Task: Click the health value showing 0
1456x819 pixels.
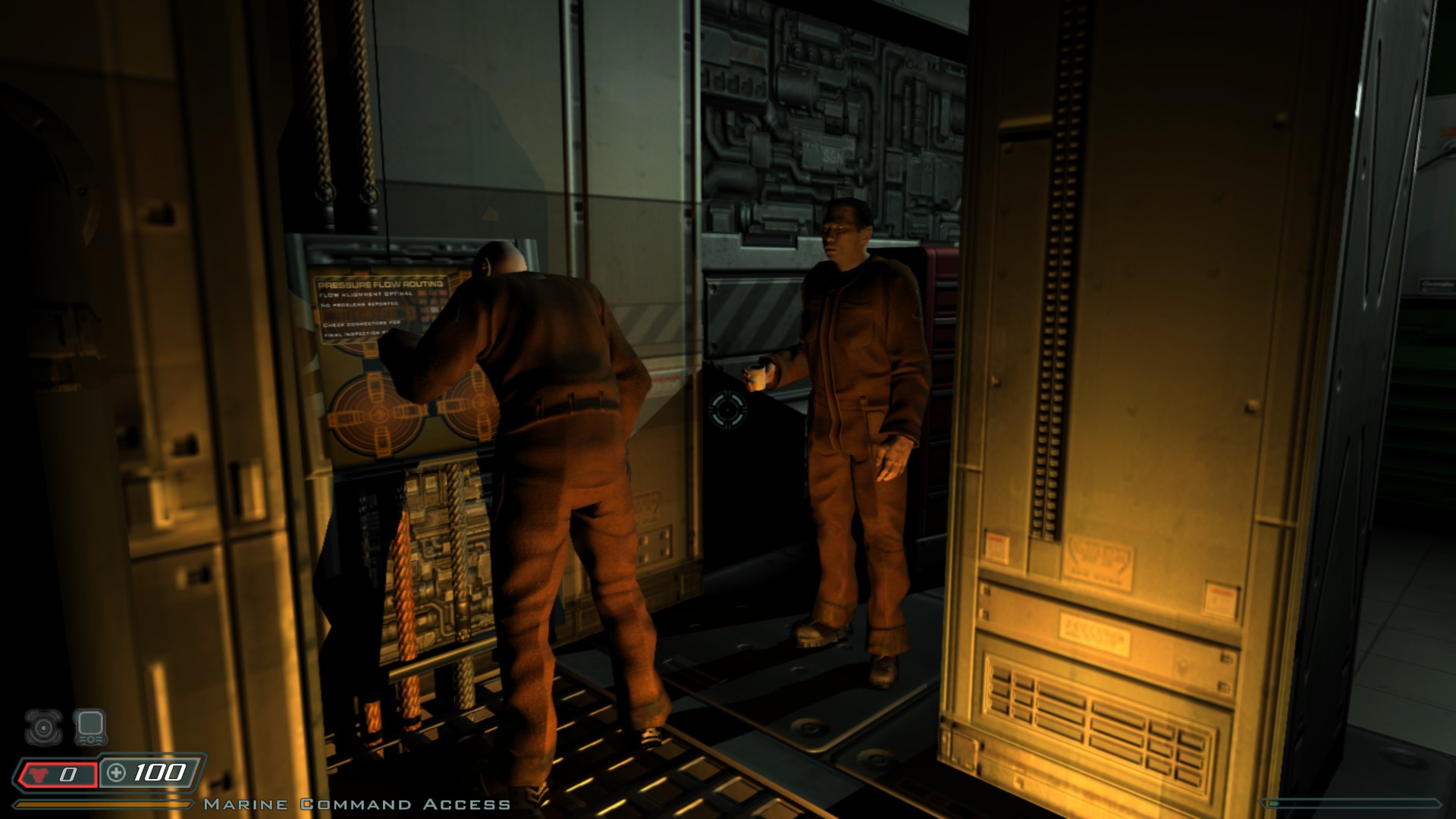Action: click(67, 775)
